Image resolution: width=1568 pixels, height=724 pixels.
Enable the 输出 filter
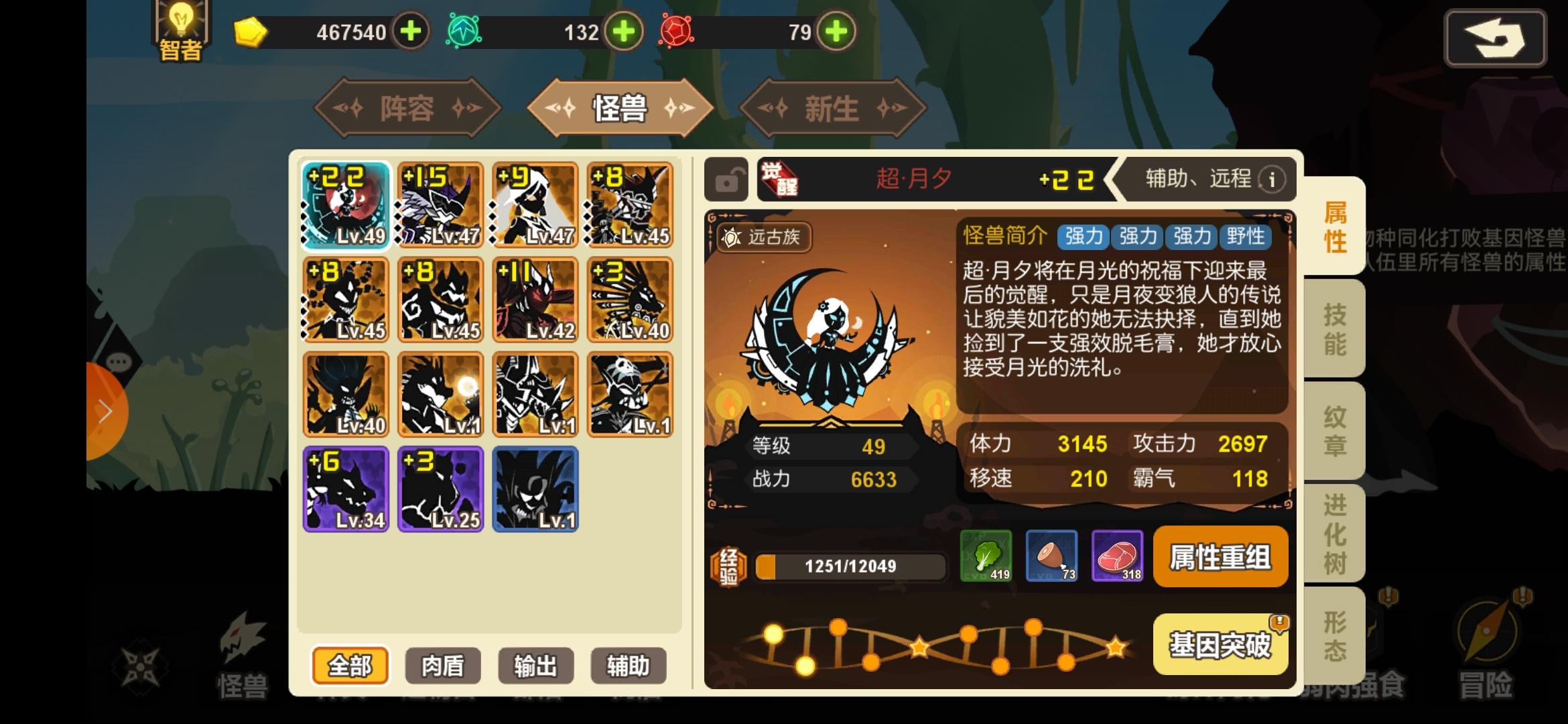(535, 665)
